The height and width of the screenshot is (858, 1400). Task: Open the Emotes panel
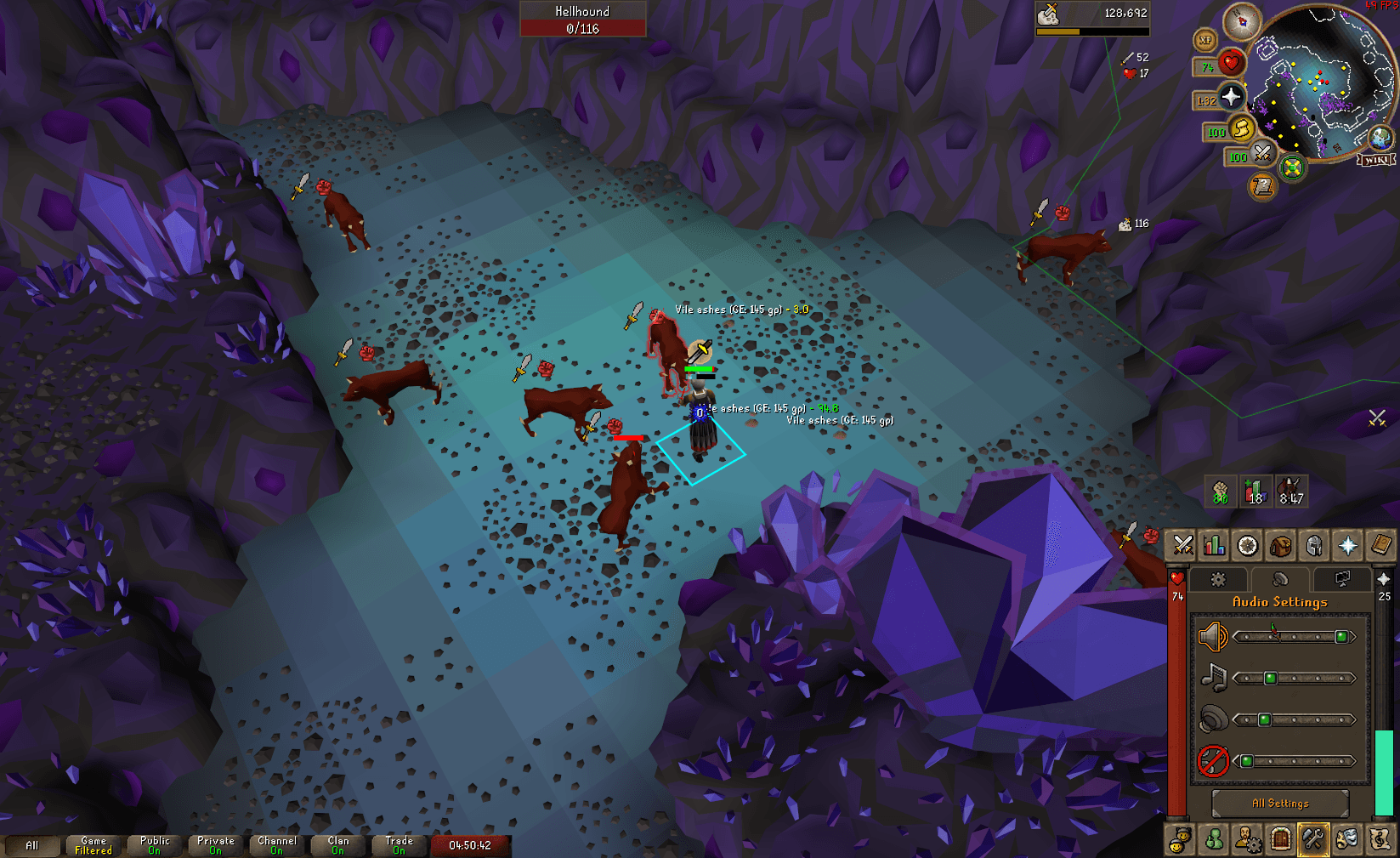[x=1346, y=839]
